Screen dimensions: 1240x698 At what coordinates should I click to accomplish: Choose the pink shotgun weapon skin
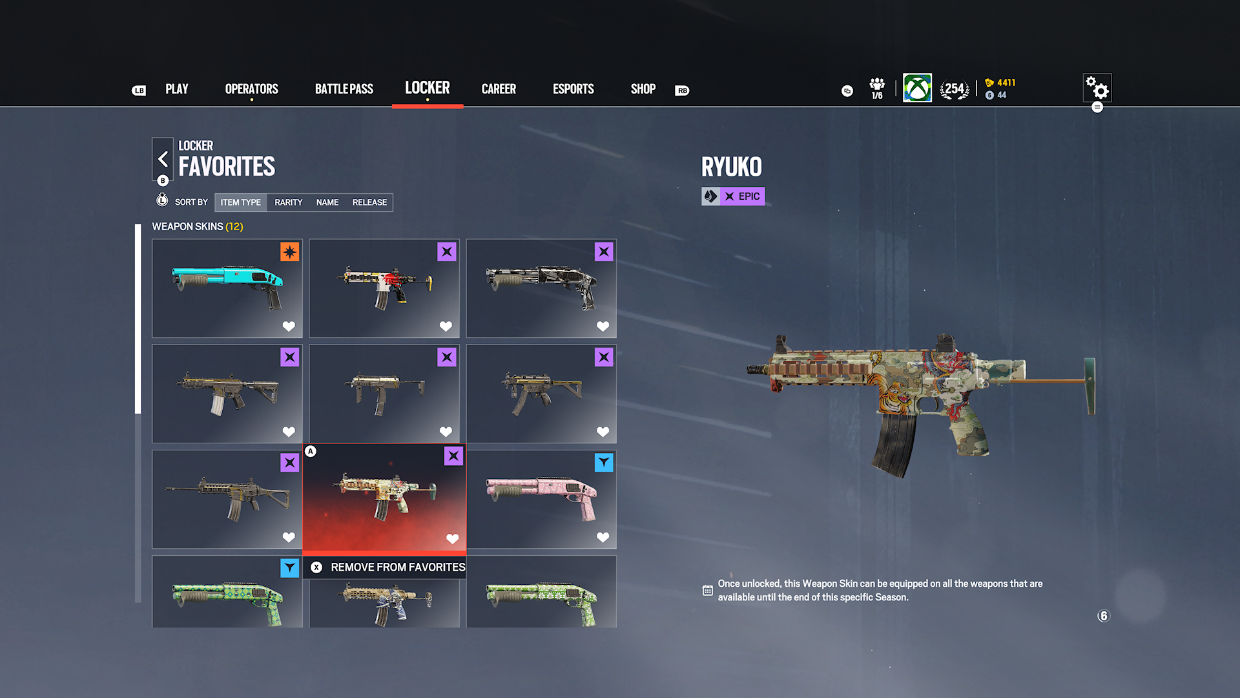click(x=541, y=499)
